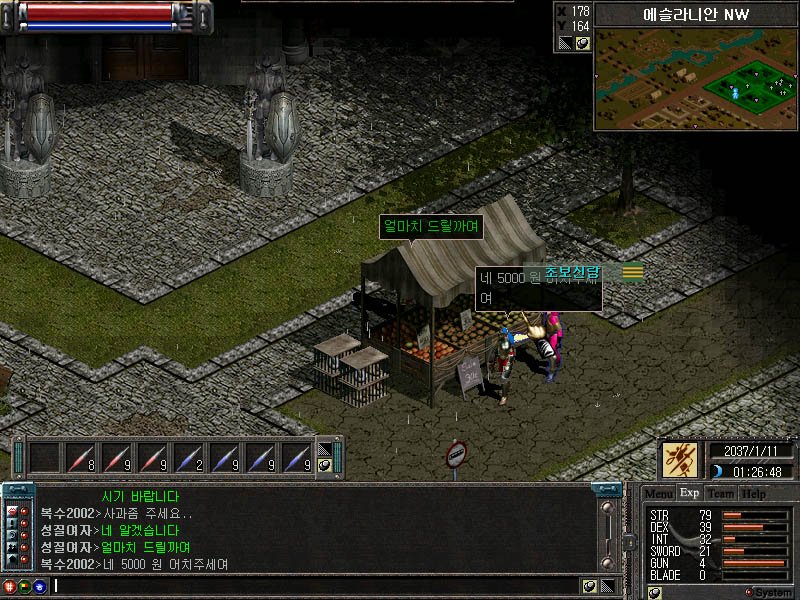800x600 pixels.
Task: Click the System button
Action: coord(768,592)
